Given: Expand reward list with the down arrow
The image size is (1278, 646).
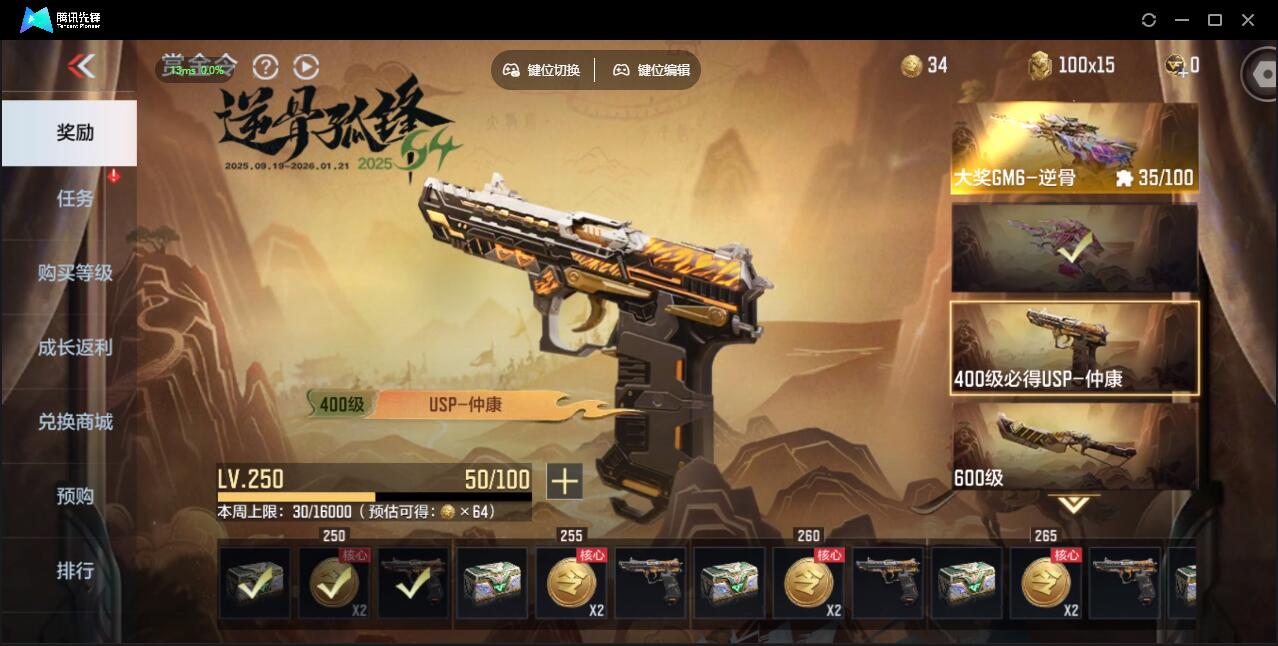Looking at the screenshot, I should (1073, 505).
